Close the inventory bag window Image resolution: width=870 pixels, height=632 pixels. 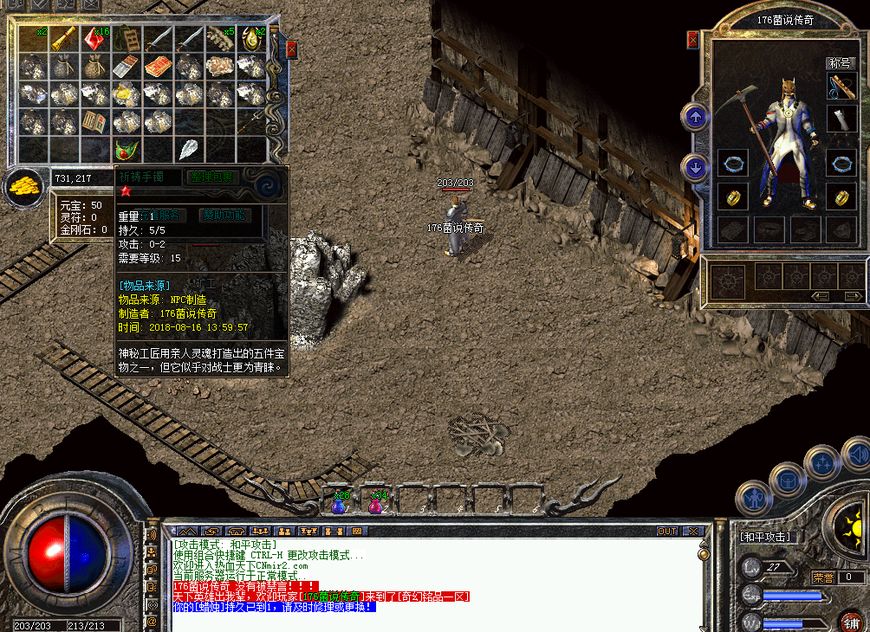291,48
